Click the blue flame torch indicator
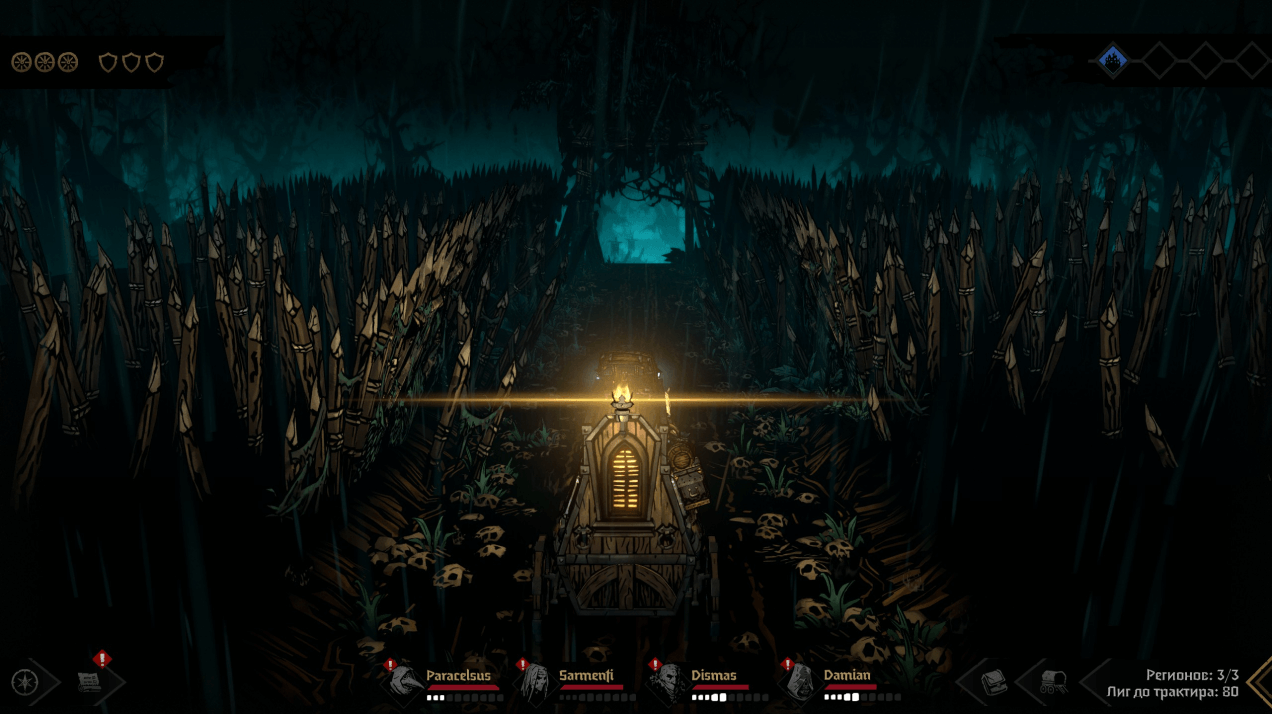 [1112, 61]
